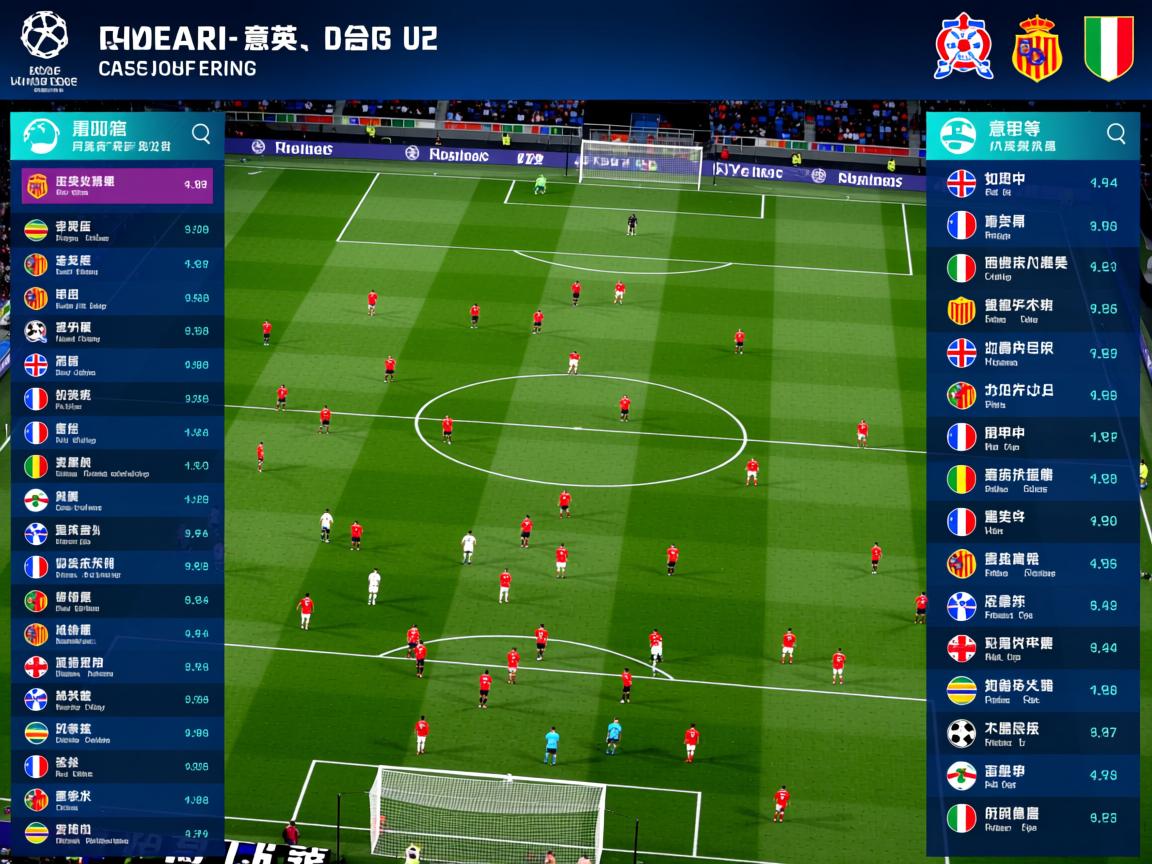Pick the green-yellow-red tricolour row in left list
The height and width of the screenshot is (864, 1152).
117,466
